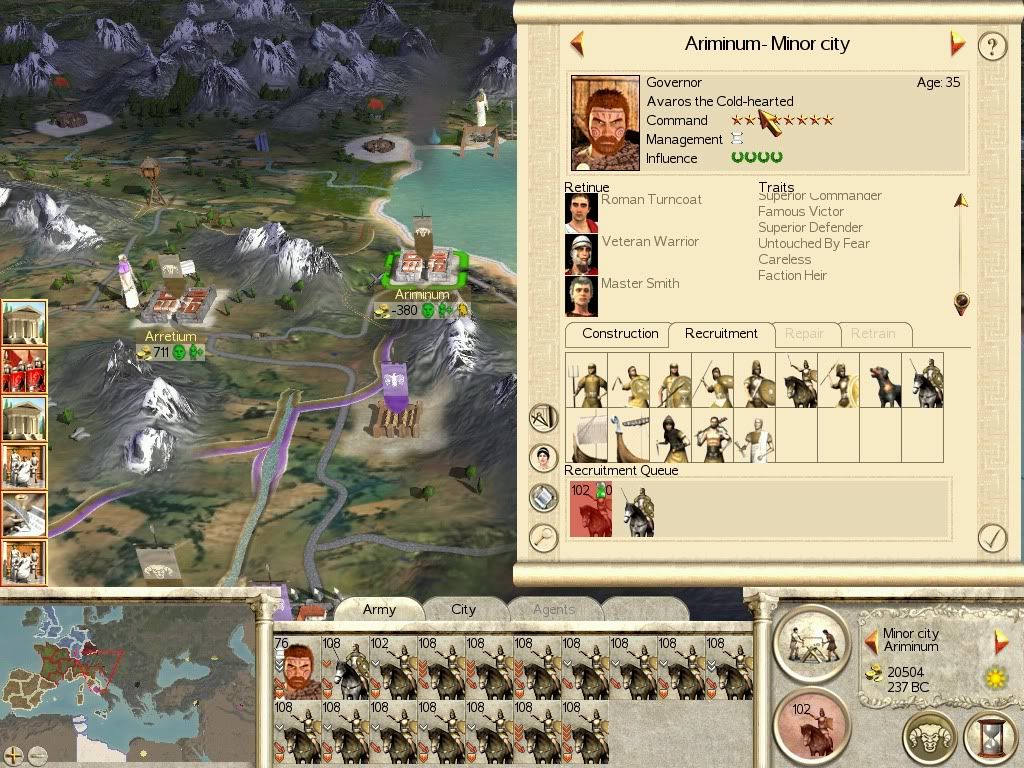Switch to the Construction tab

[x=620, y=334]
